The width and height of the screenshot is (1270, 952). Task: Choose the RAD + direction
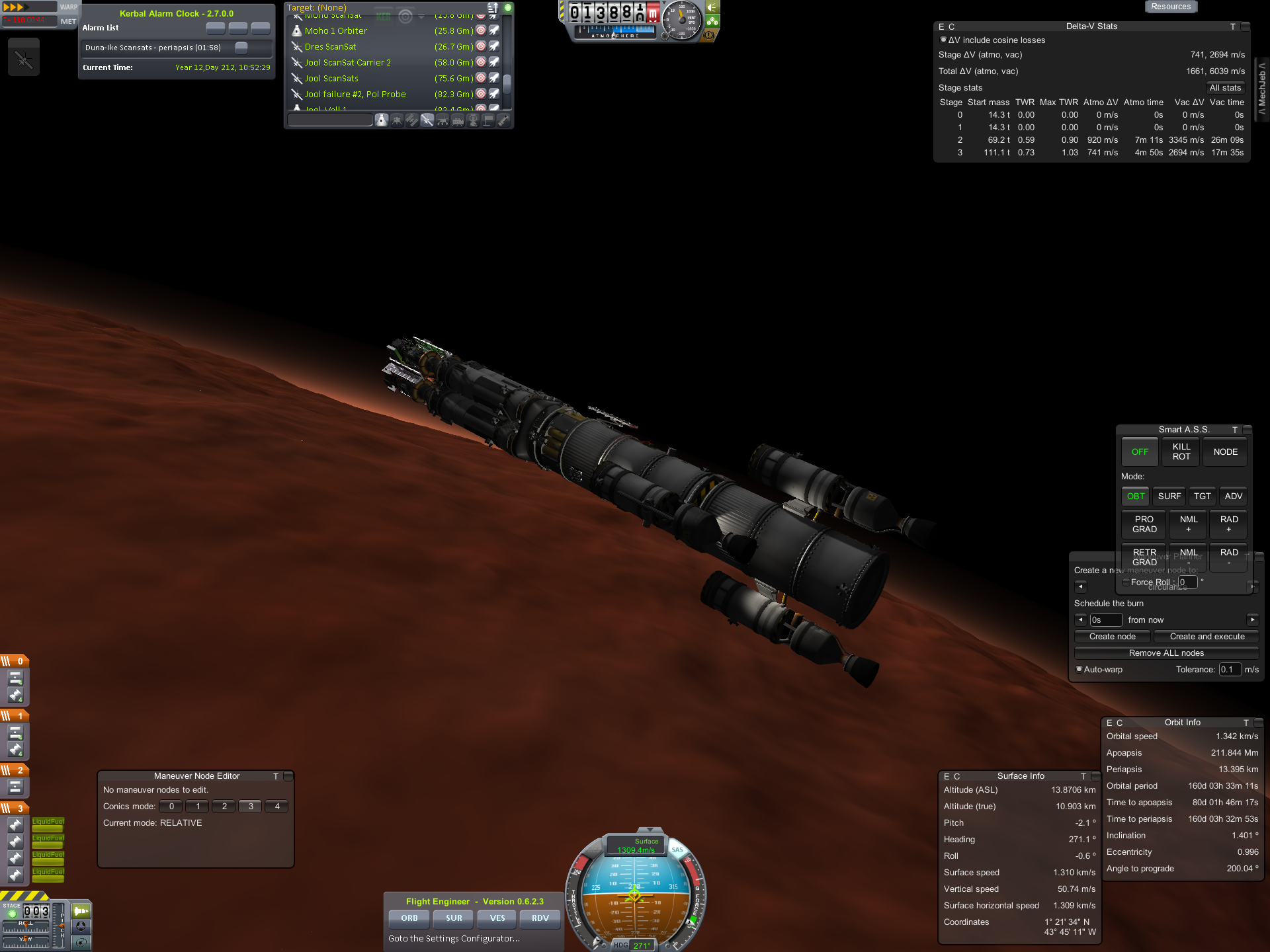tap(1229, 524)
